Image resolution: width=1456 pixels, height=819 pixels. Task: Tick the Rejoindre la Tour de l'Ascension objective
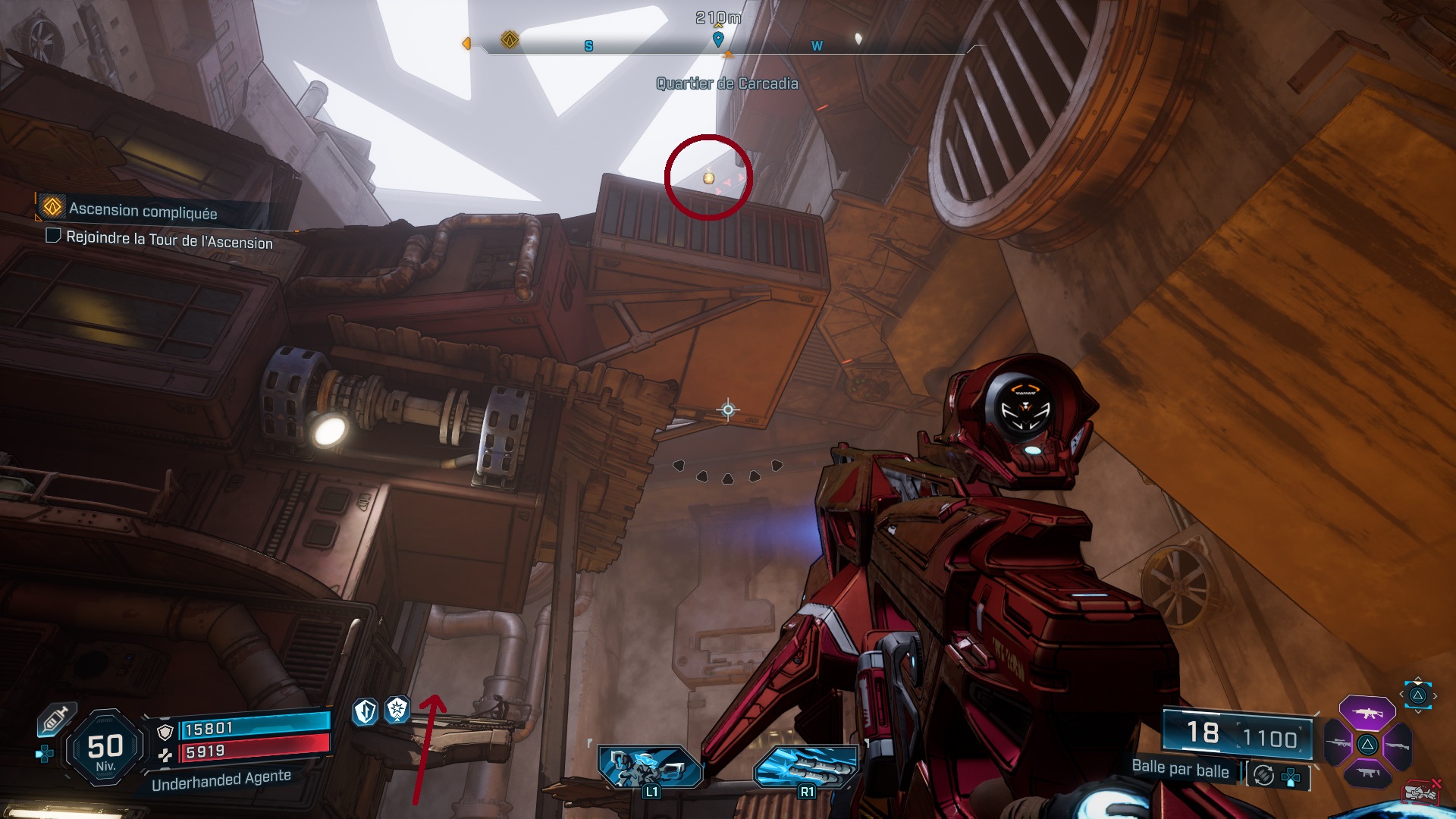[53, 236]
